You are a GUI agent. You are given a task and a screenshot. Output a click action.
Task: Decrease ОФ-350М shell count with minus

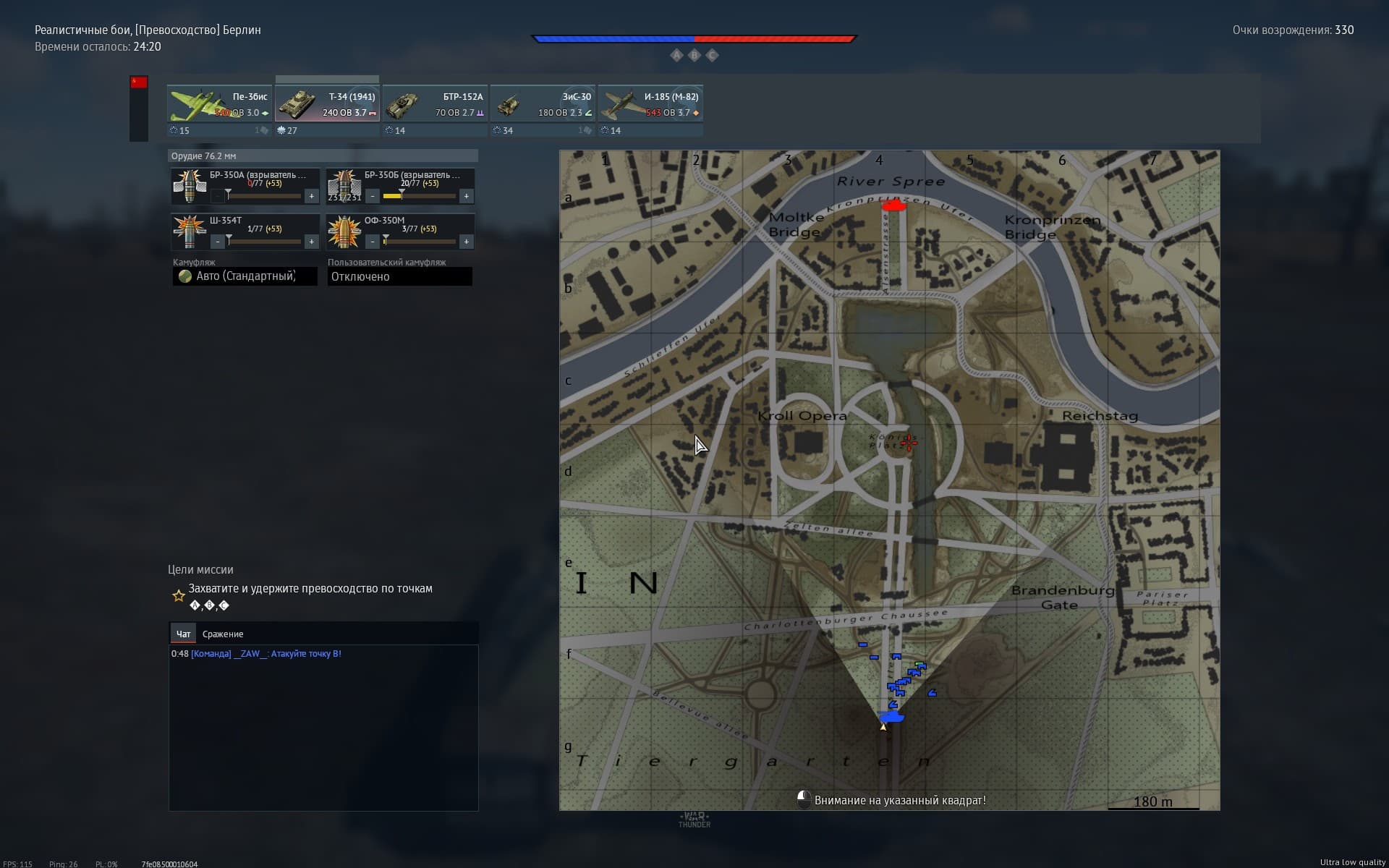pyautogui.click(x=373, y=242)
